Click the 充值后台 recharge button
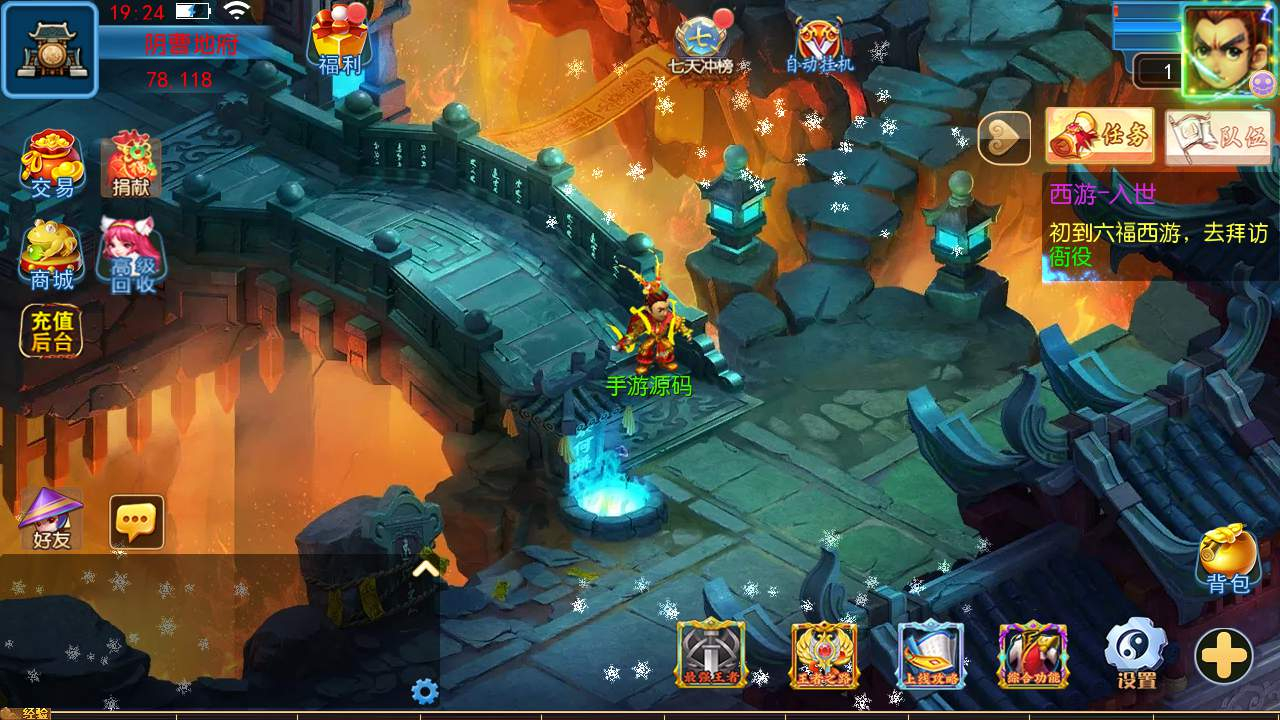1280x720 pixels. [x=52, y=332]
